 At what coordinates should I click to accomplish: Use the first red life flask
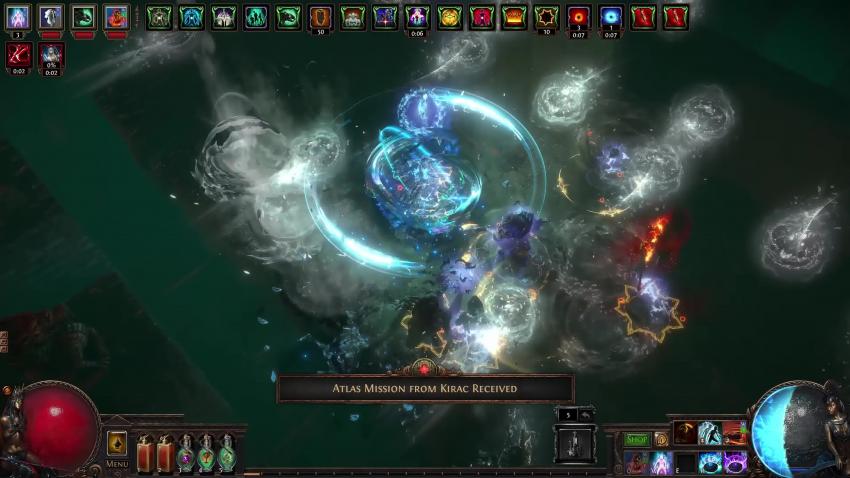(145, 453)
